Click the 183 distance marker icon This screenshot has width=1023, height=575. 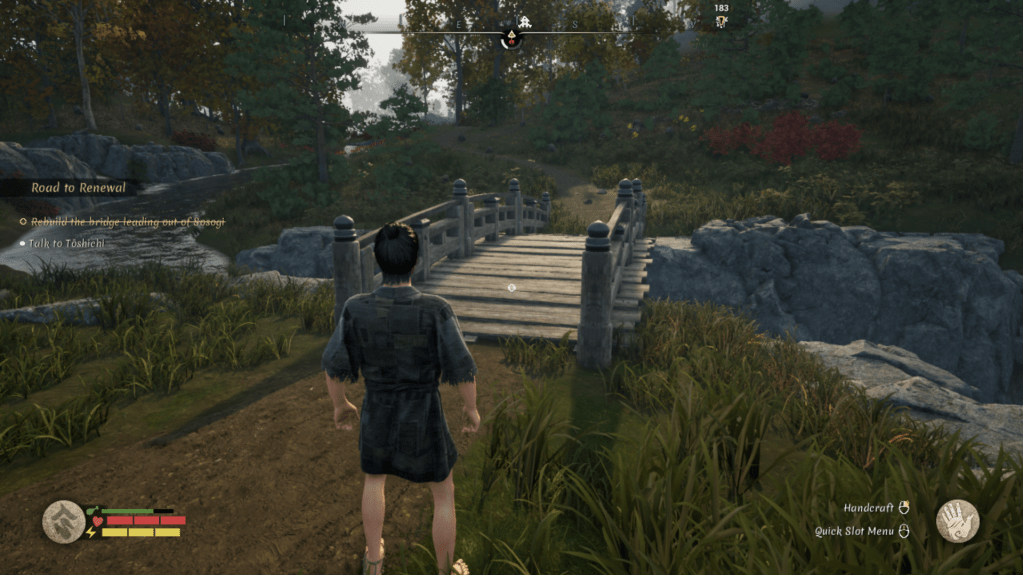coord(721,21)
